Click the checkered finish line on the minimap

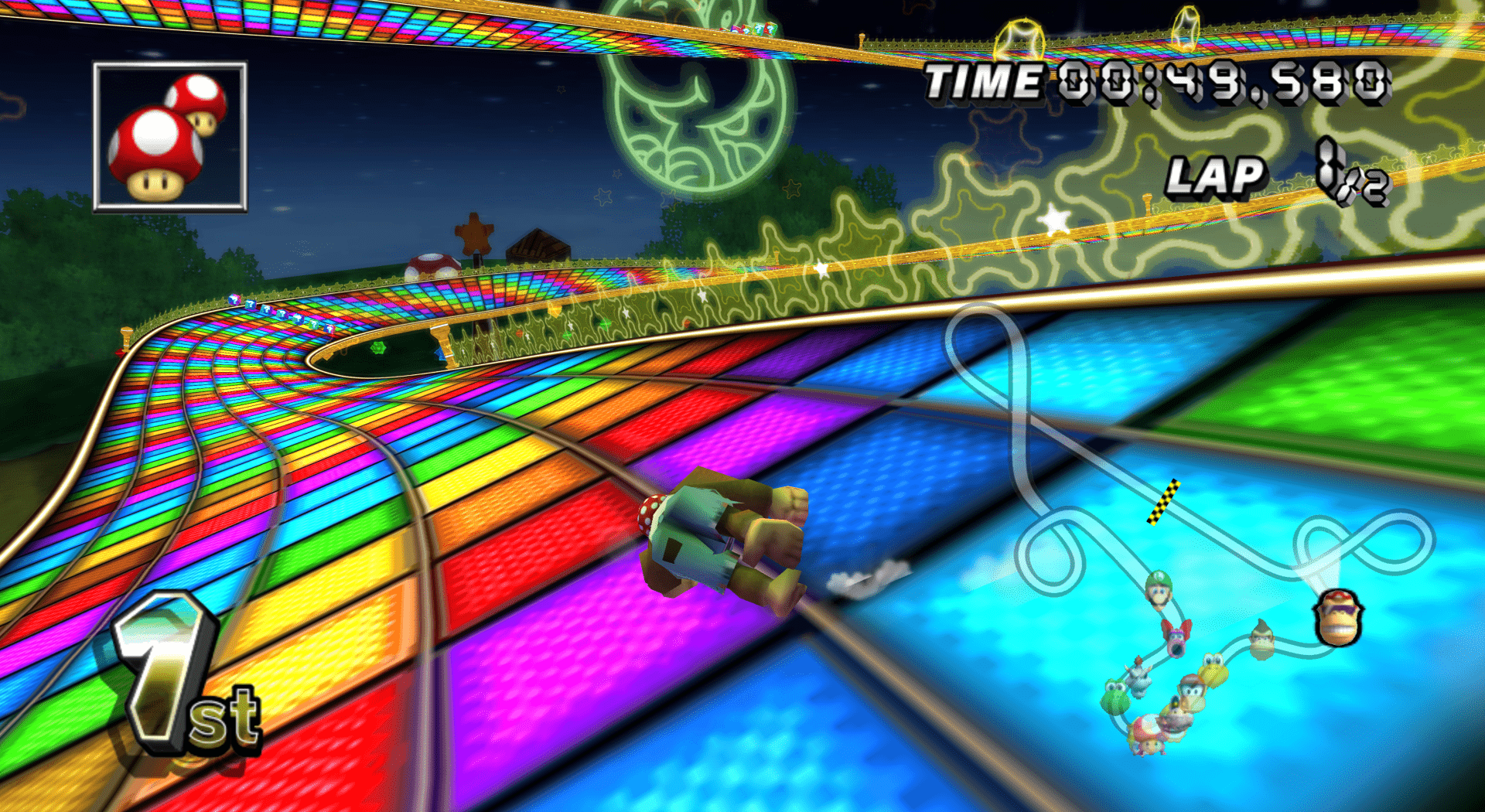coord(1162,502)
